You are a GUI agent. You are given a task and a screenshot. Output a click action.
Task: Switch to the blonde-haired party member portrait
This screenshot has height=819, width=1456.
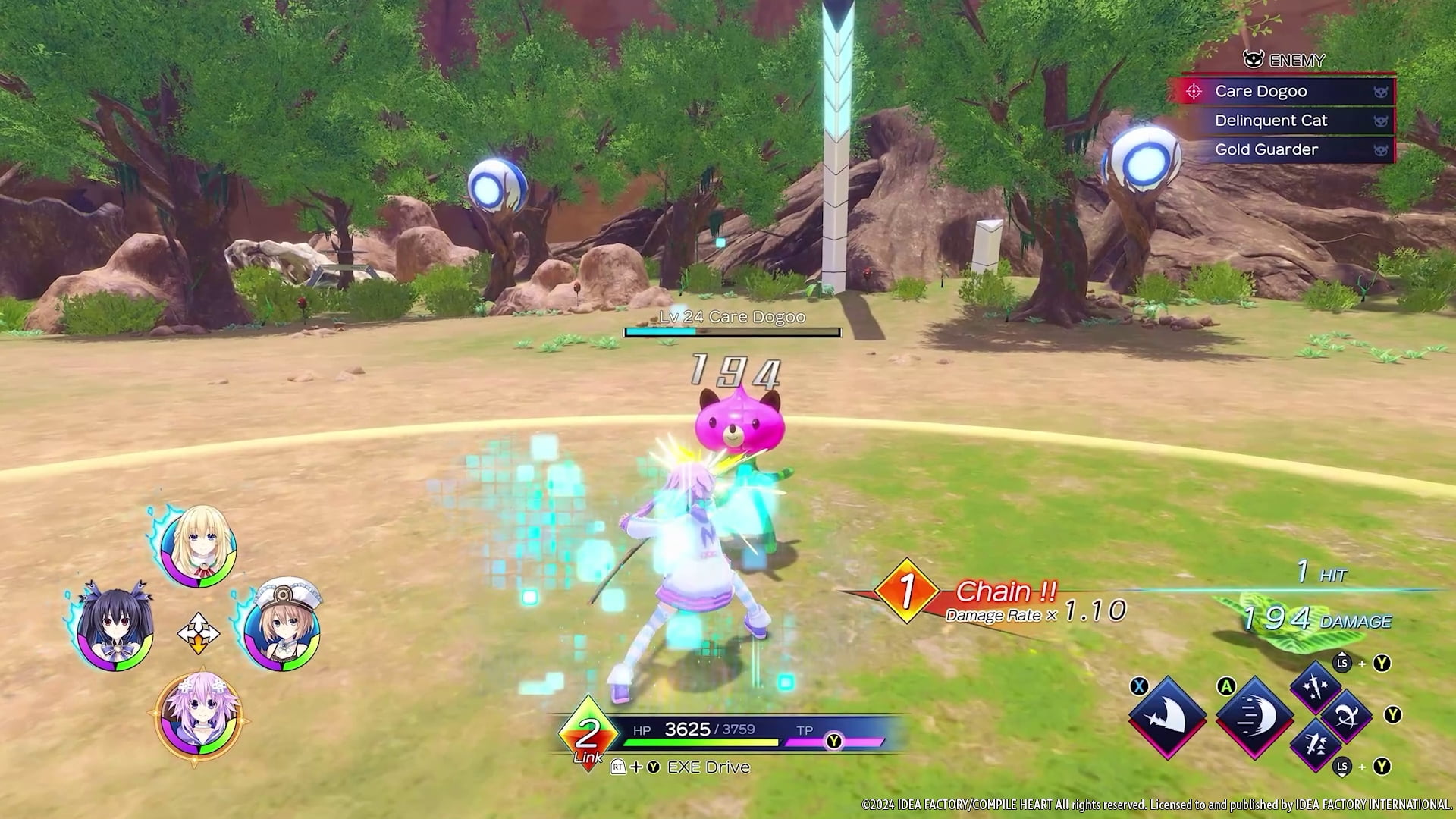199,547
